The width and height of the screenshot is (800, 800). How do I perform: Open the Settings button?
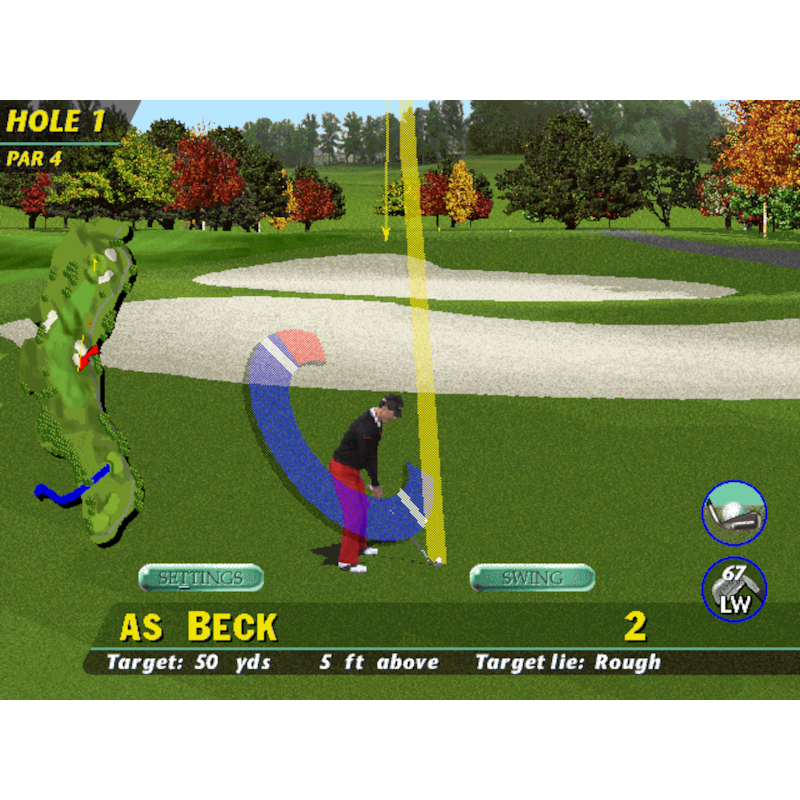point(201,578)
